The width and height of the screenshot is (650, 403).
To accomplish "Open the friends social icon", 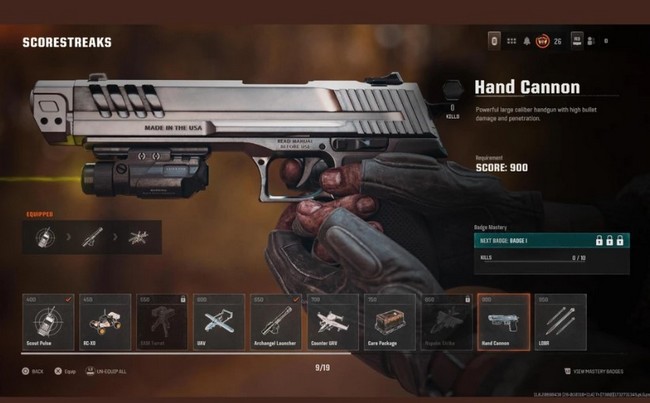I will click(590, 41).
